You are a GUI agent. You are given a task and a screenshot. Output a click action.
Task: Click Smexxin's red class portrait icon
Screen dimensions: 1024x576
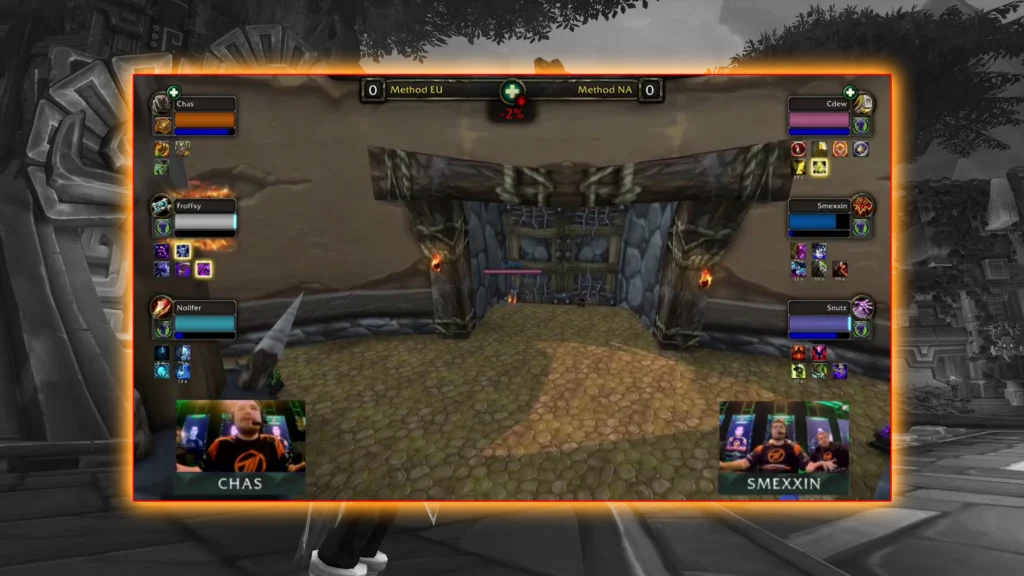pos(862,205)
